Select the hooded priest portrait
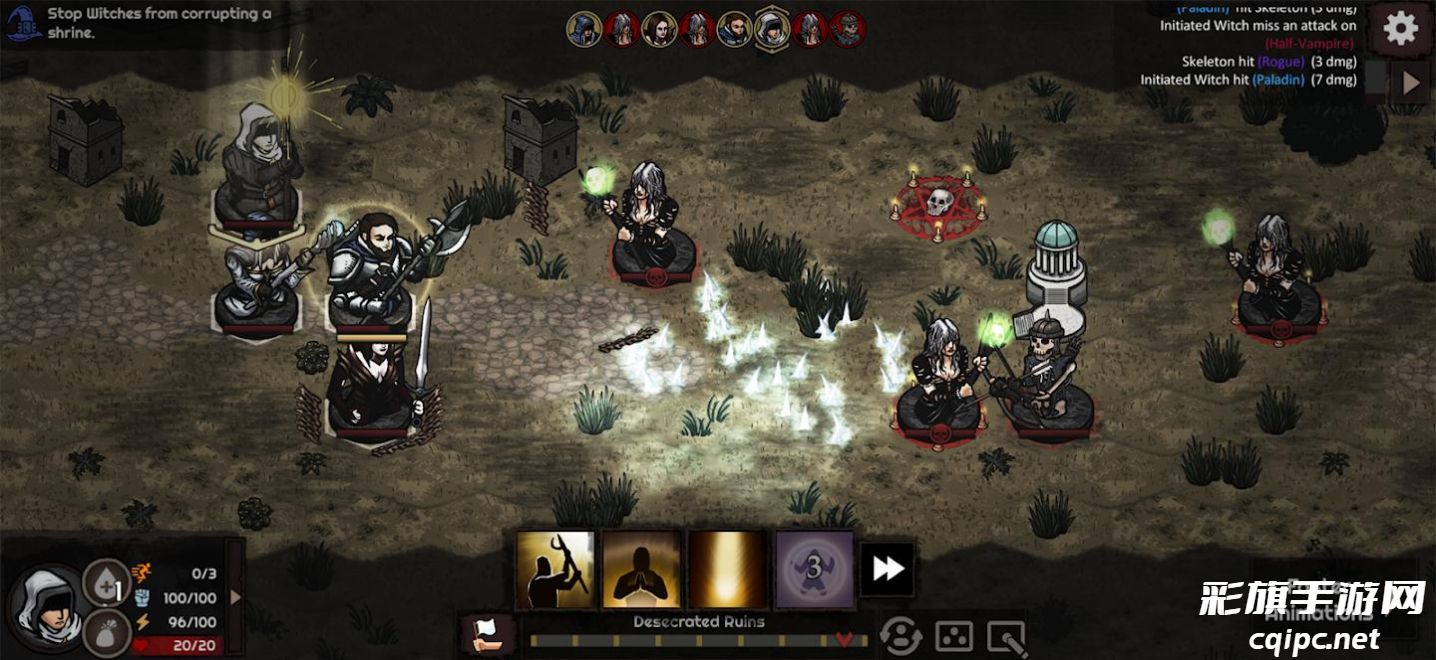1436x660 pixels. [47, 607]
